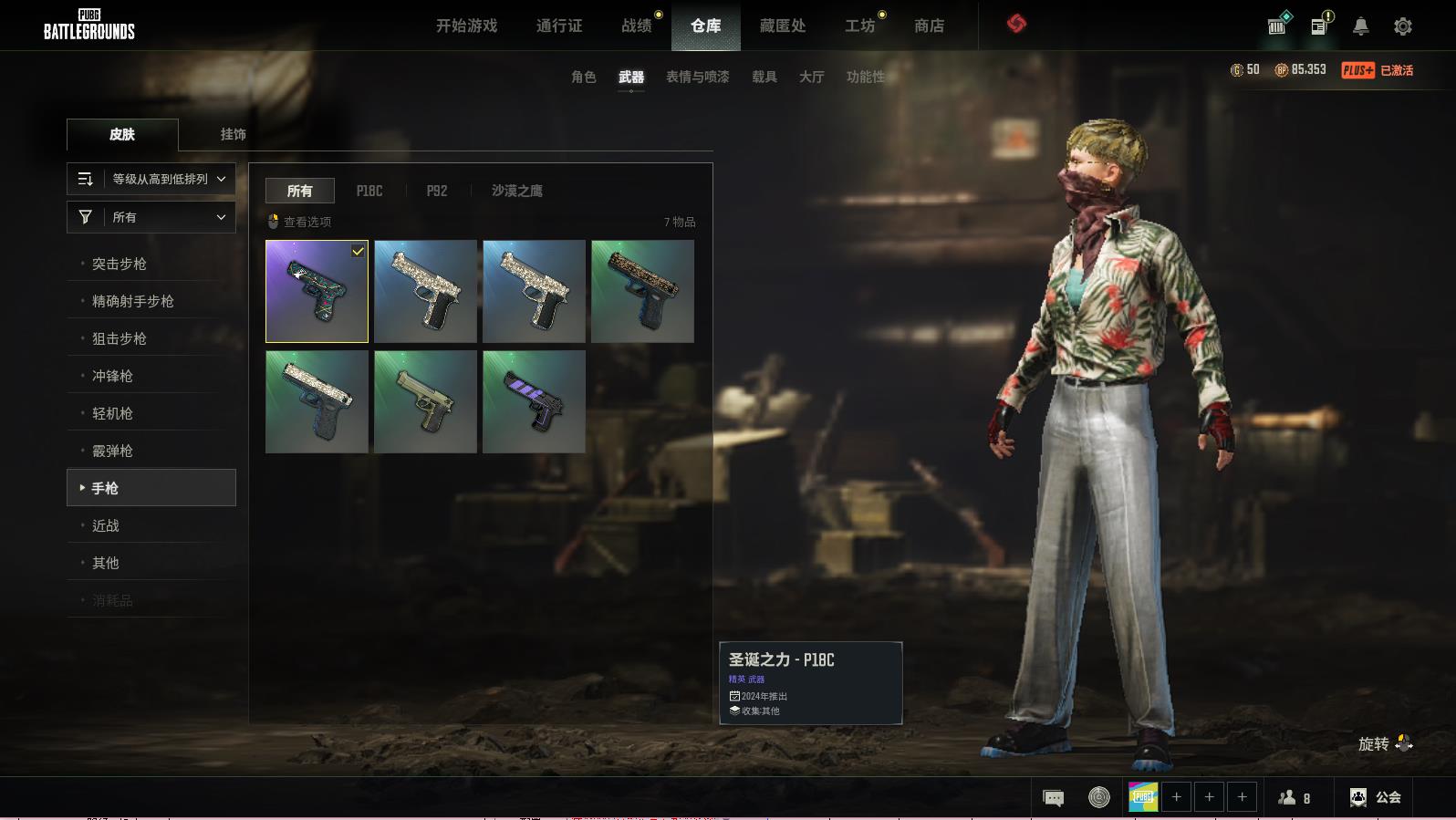Viewport: 1456px width, 820px height.
Task: Filter skins by P18C
Action: click(x=369, y=191)
